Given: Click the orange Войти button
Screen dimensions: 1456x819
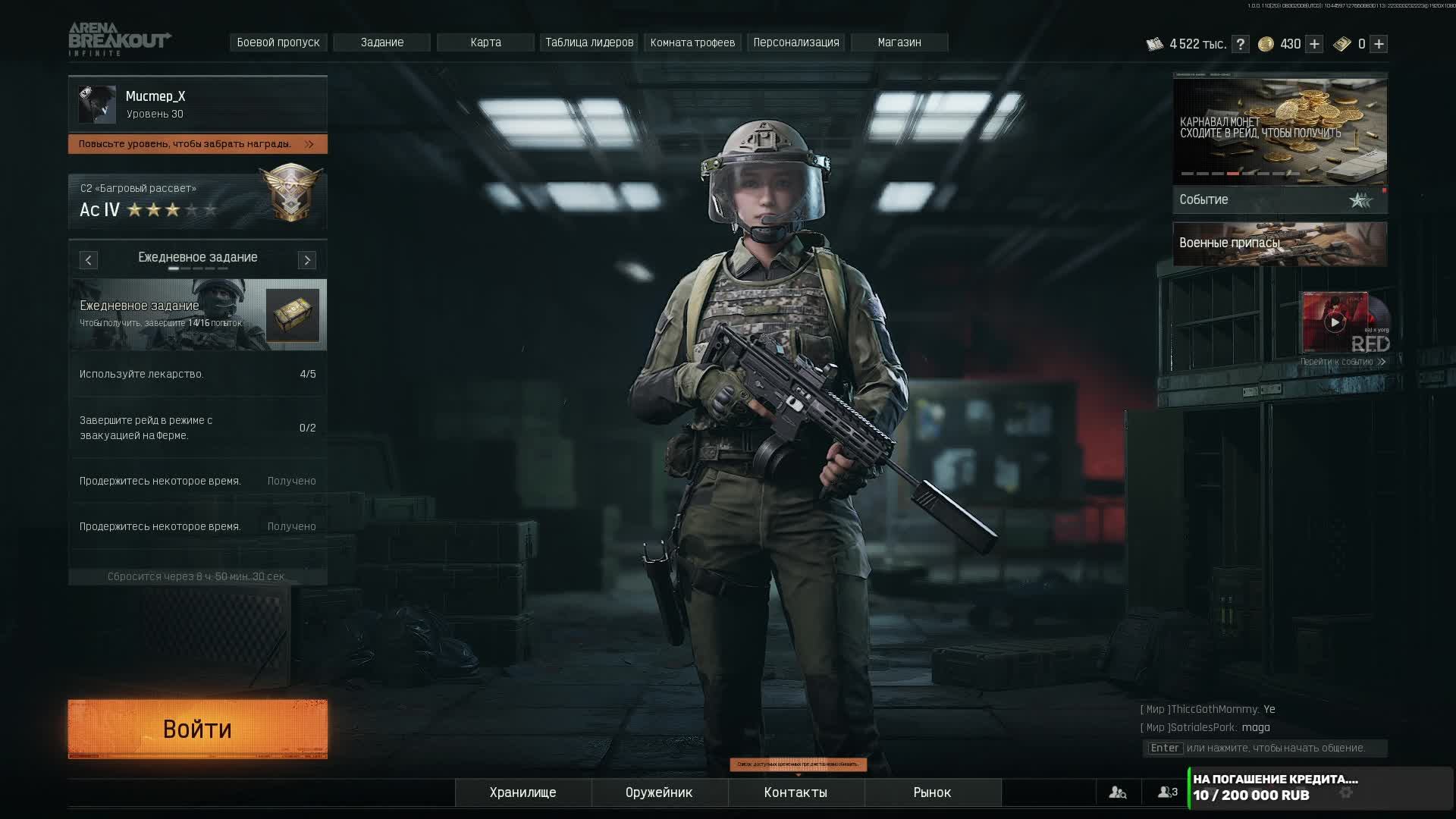Looking at the screenshot, I should [x=197, y=729].
